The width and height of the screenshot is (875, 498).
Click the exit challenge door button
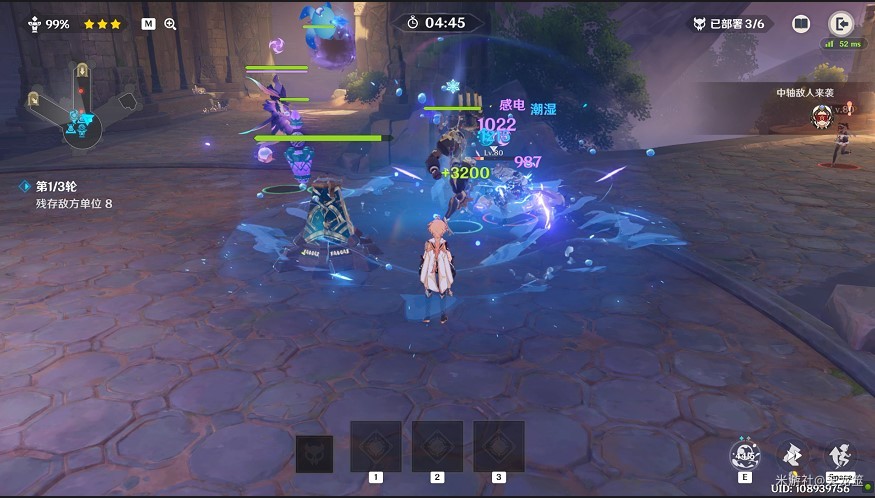[840, 23]
